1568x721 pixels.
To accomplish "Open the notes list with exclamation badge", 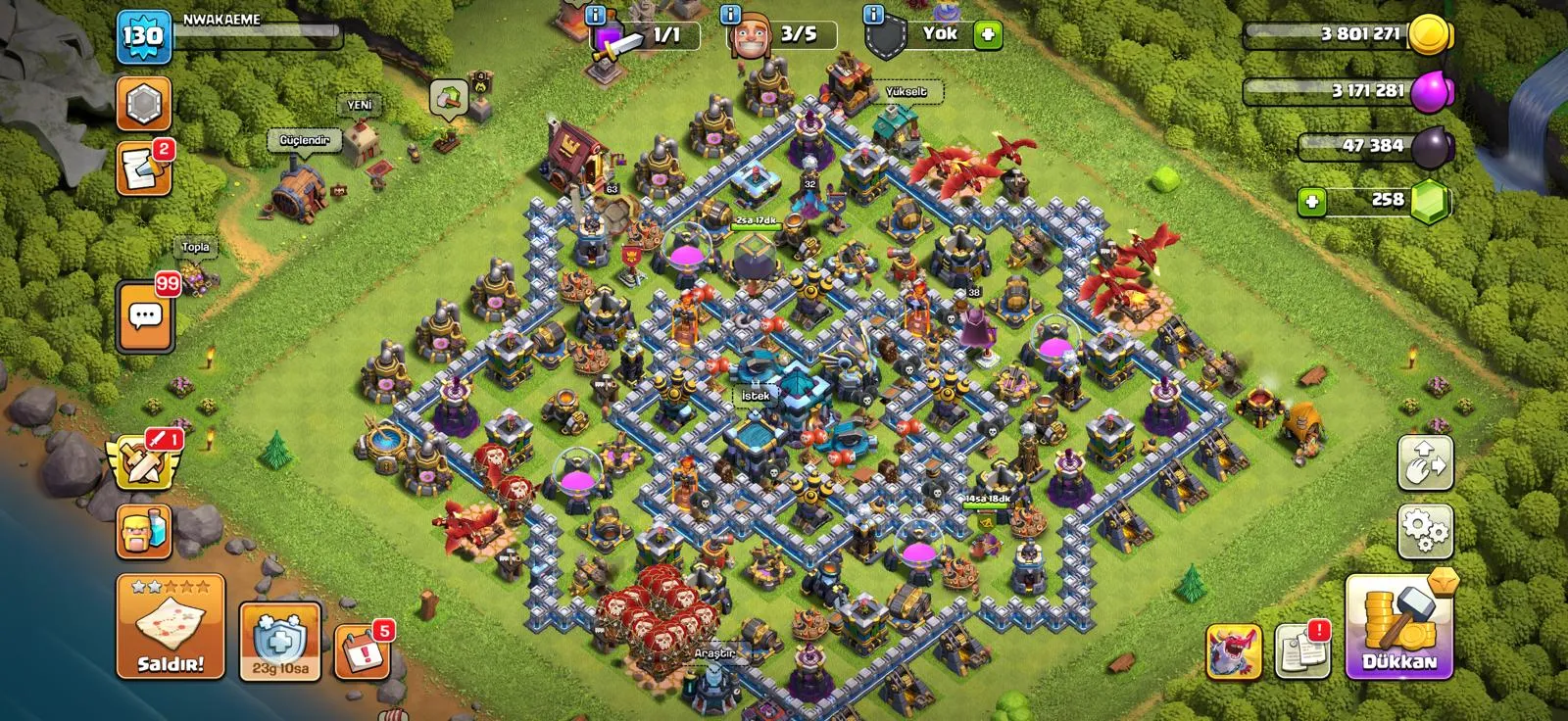I will pyautogui.click(x=1302, y=649).
